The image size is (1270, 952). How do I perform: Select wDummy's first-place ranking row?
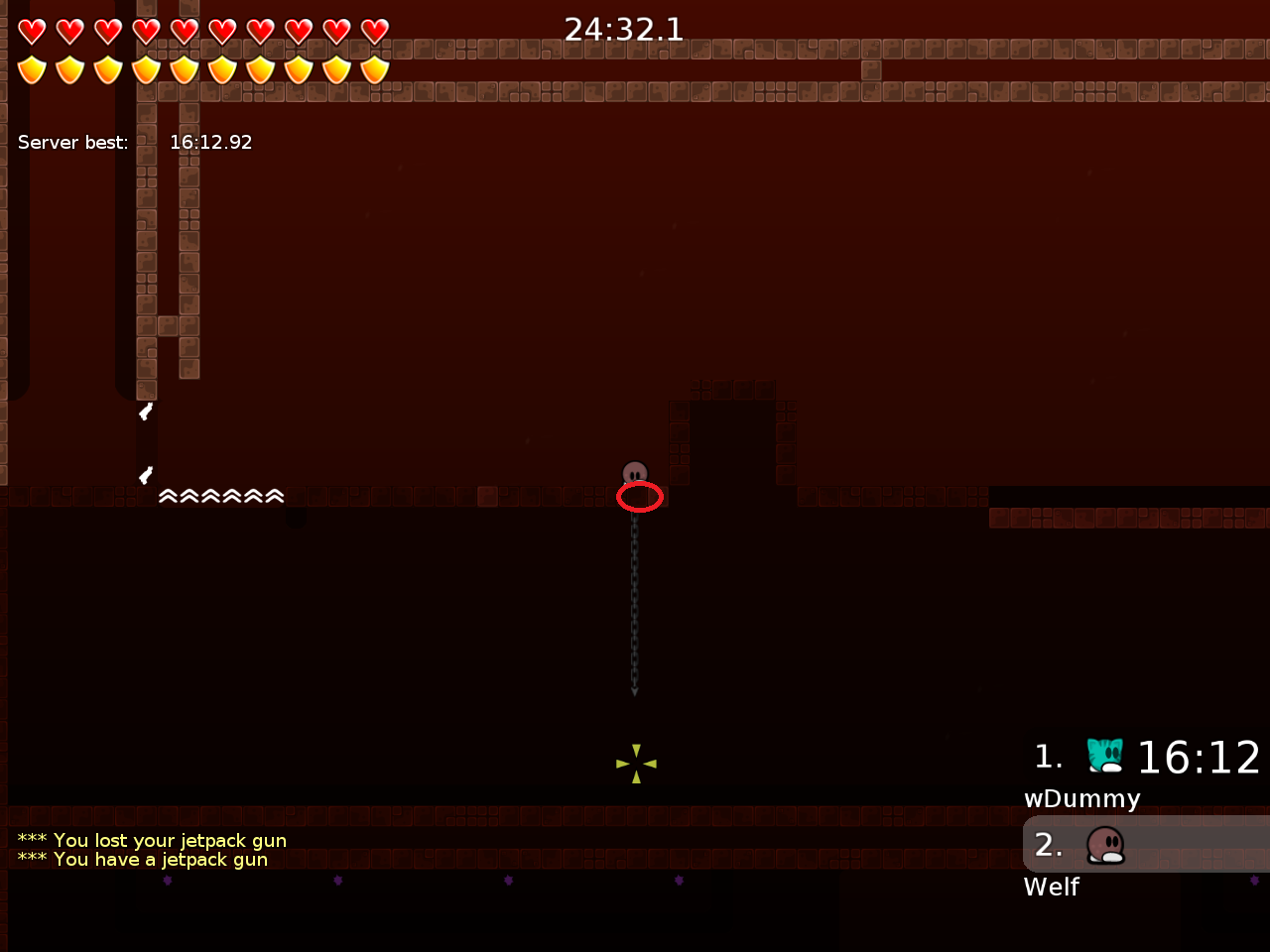click(x=1146, y=759)
